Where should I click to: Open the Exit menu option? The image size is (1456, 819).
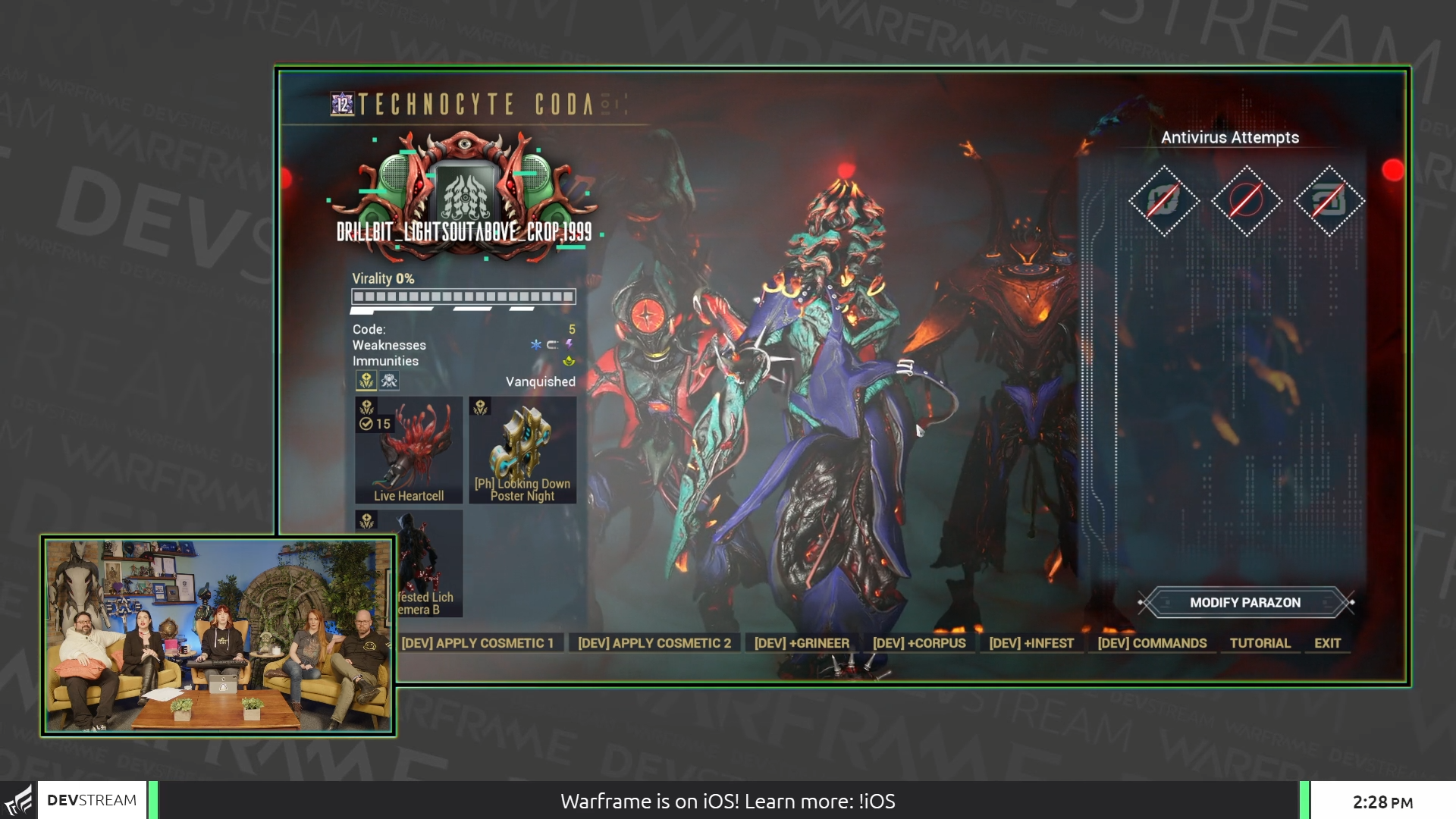click(1327, 642)
